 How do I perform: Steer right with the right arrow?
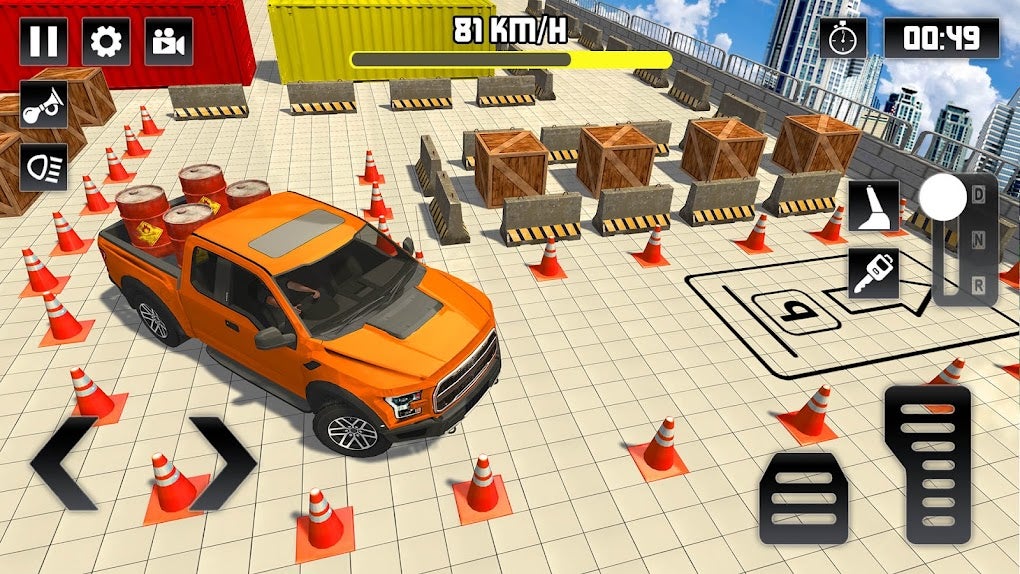(x=222, y=462)
